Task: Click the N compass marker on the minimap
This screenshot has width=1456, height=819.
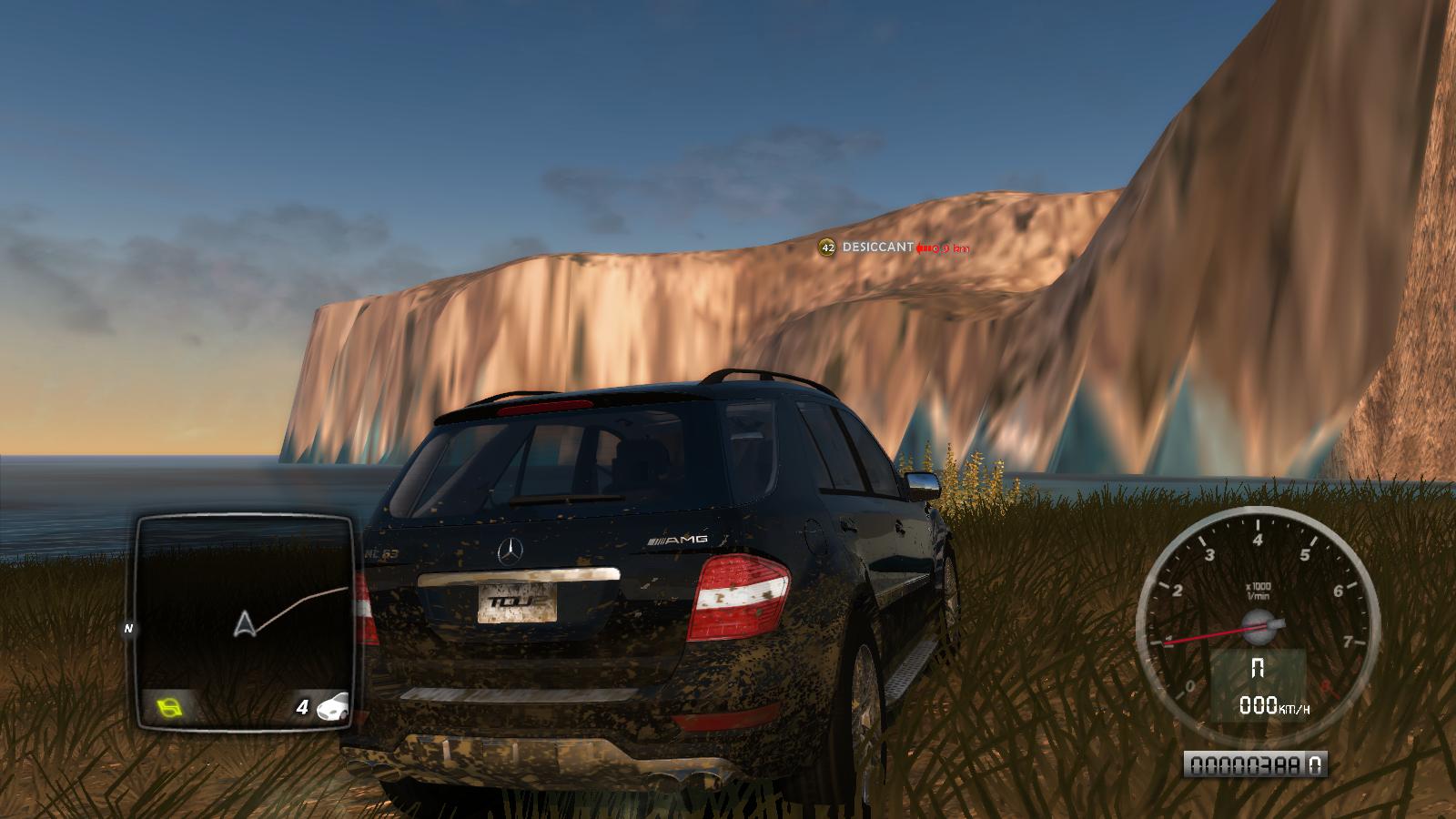Action: [129, 628]
